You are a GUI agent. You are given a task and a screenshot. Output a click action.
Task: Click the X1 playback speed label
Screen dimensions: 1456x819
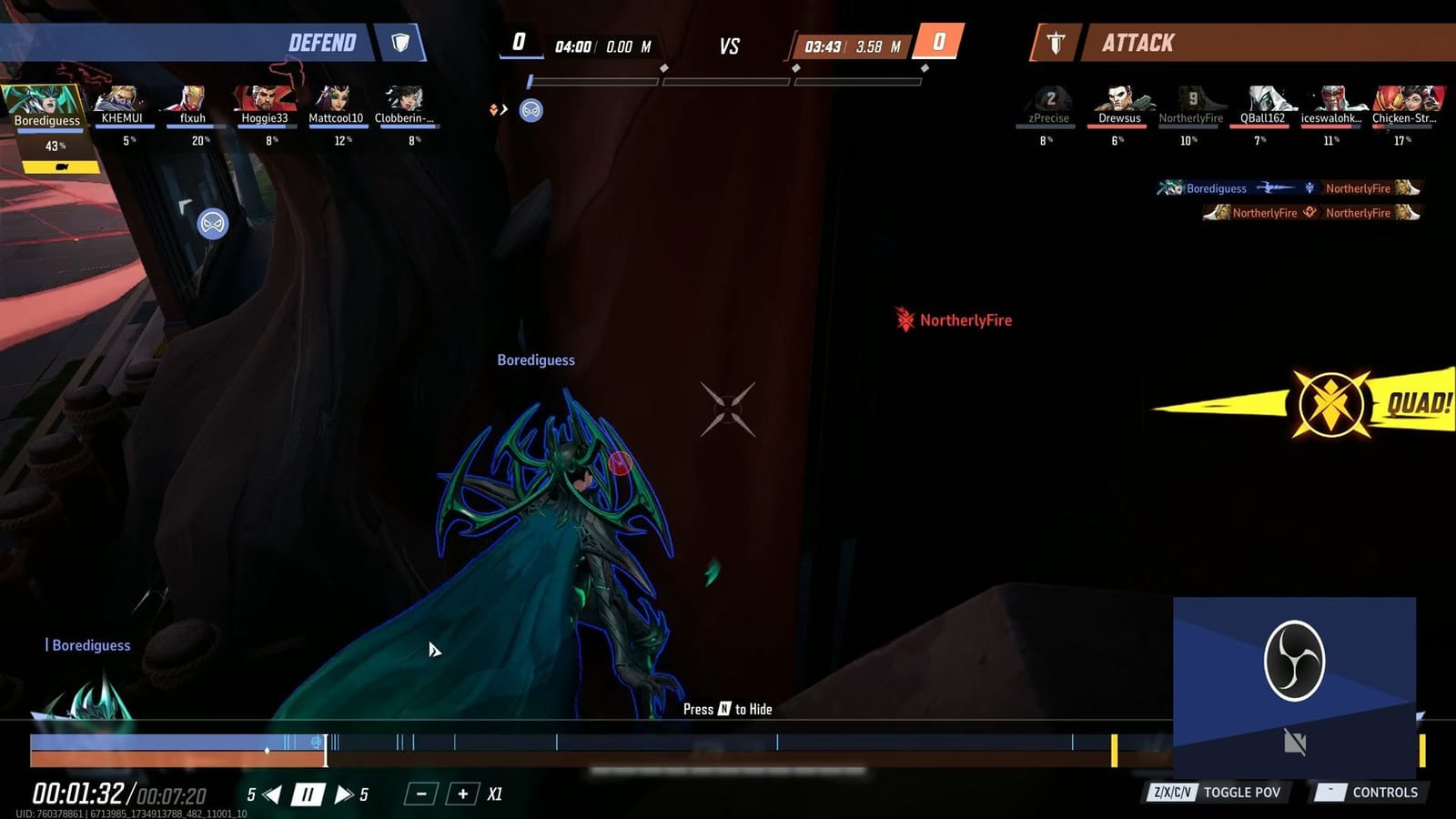tap(494, 793)
